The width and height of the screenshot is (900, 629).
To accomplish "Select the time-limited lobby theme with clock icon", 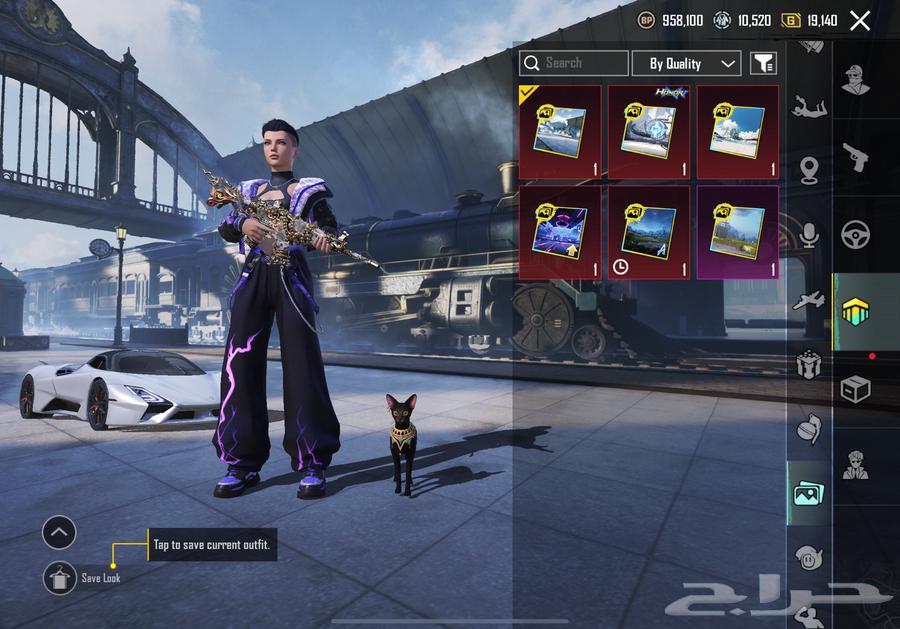I will coord(649,232).
